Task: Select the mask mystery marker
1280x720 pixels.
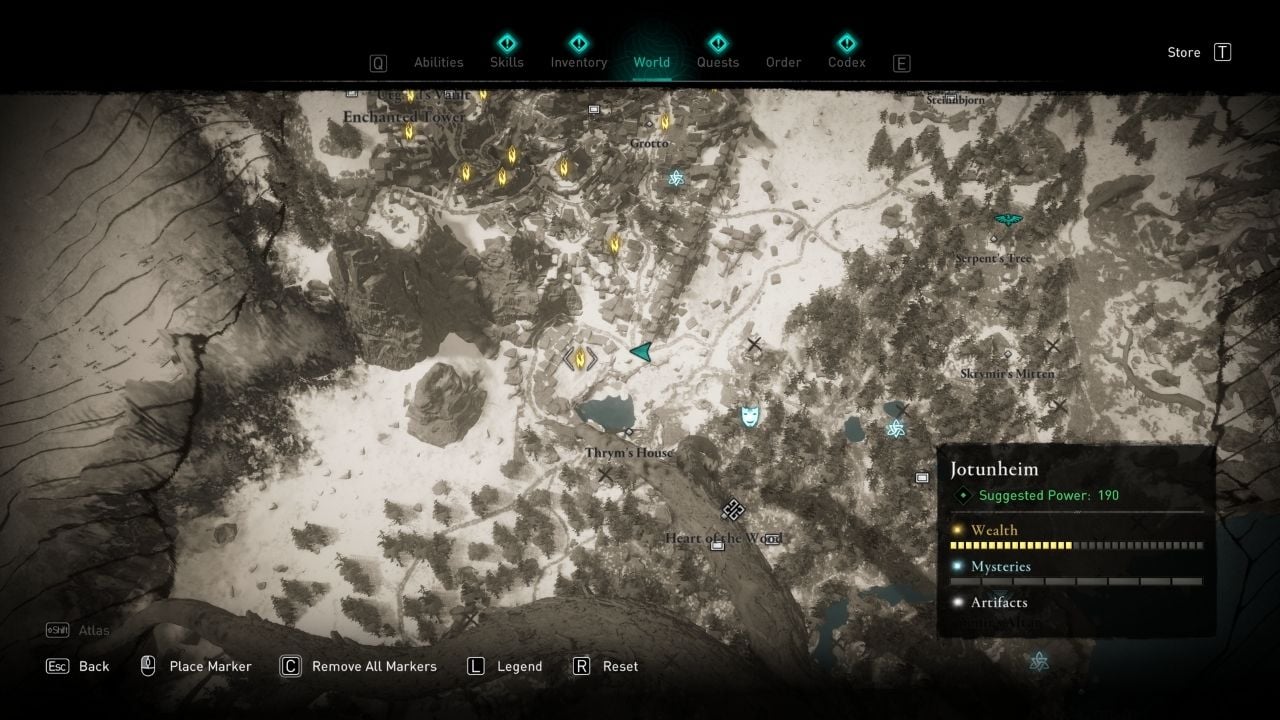Action: 750,416
